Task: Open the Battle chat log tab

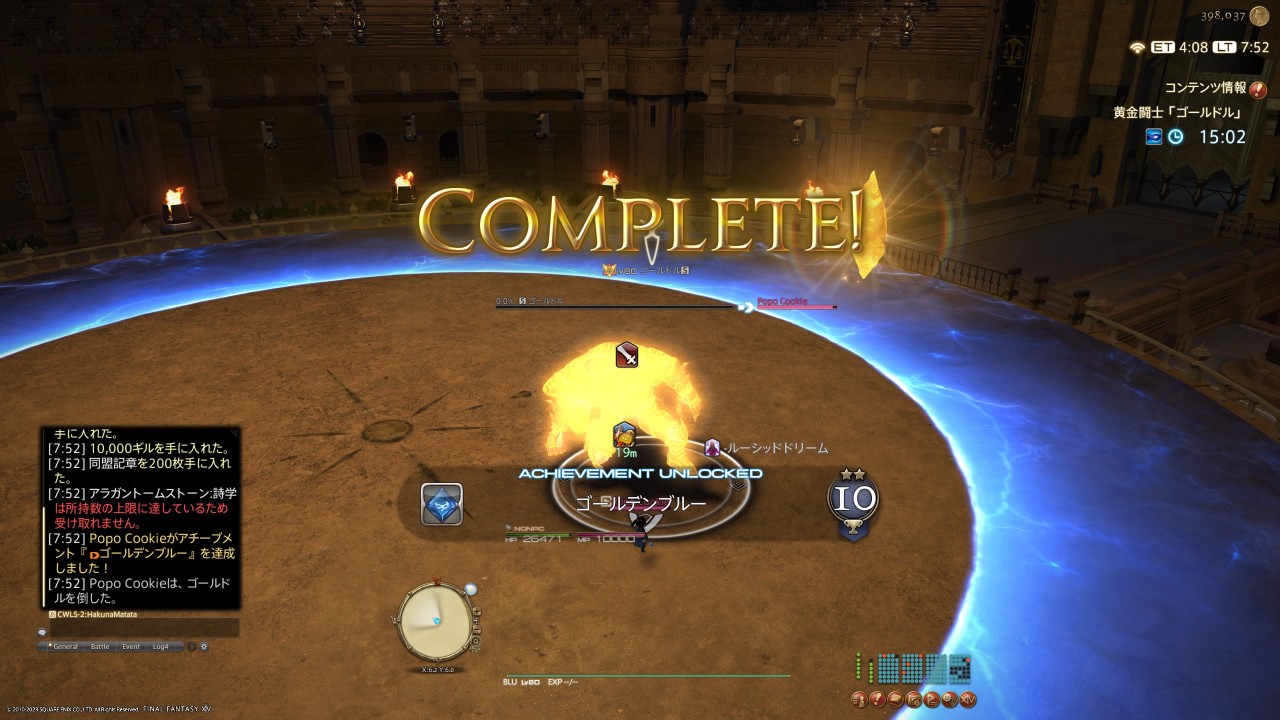Action: 100,647
